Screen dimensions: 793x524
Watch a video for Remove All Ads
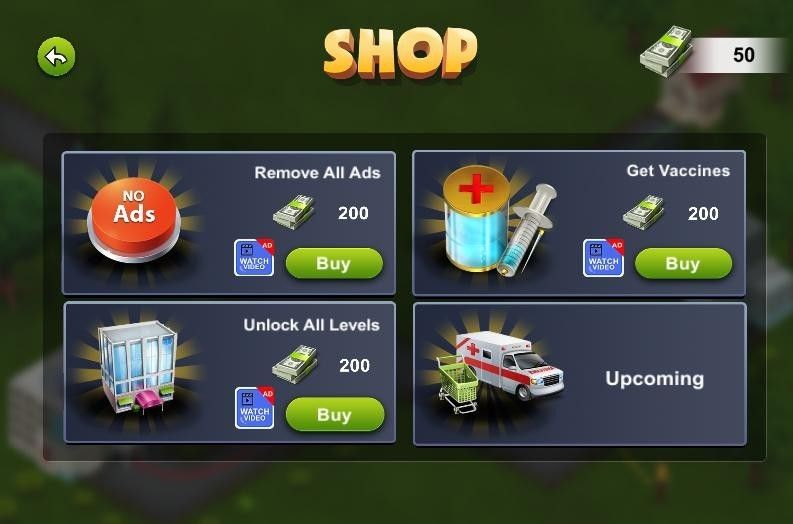(254, 258)
